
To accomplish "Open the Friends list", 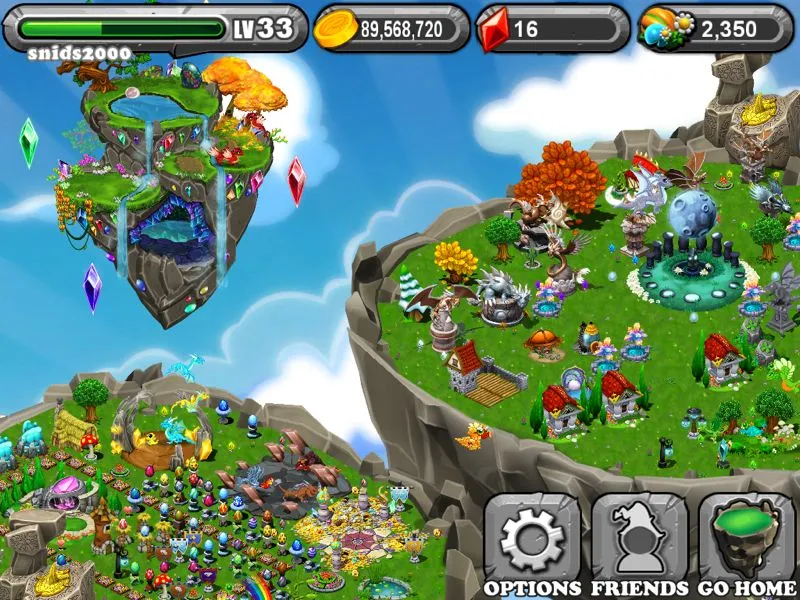I will point(639,538).
